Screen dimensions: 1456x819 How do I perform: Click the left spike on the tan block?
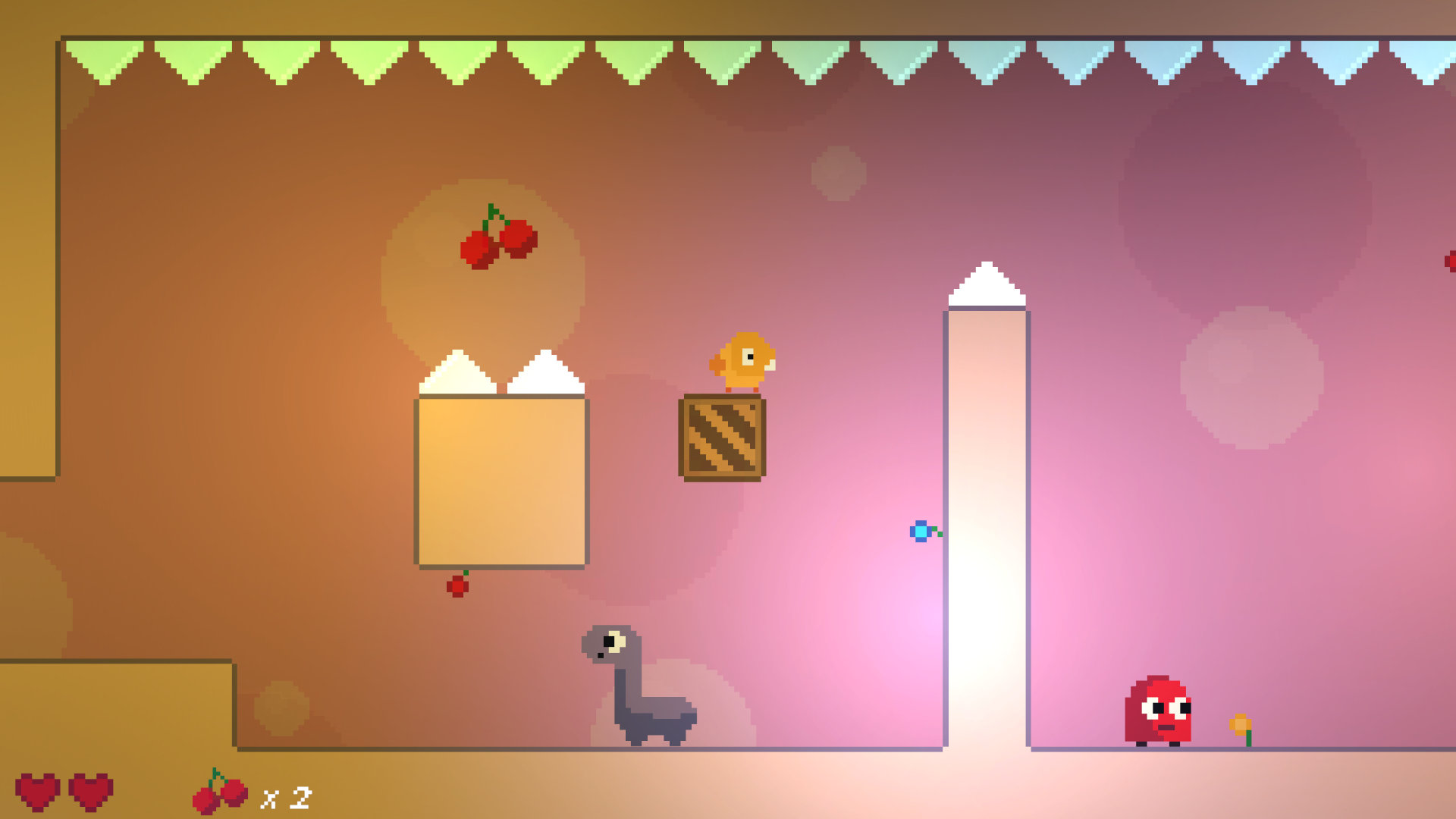click(458, 372)
